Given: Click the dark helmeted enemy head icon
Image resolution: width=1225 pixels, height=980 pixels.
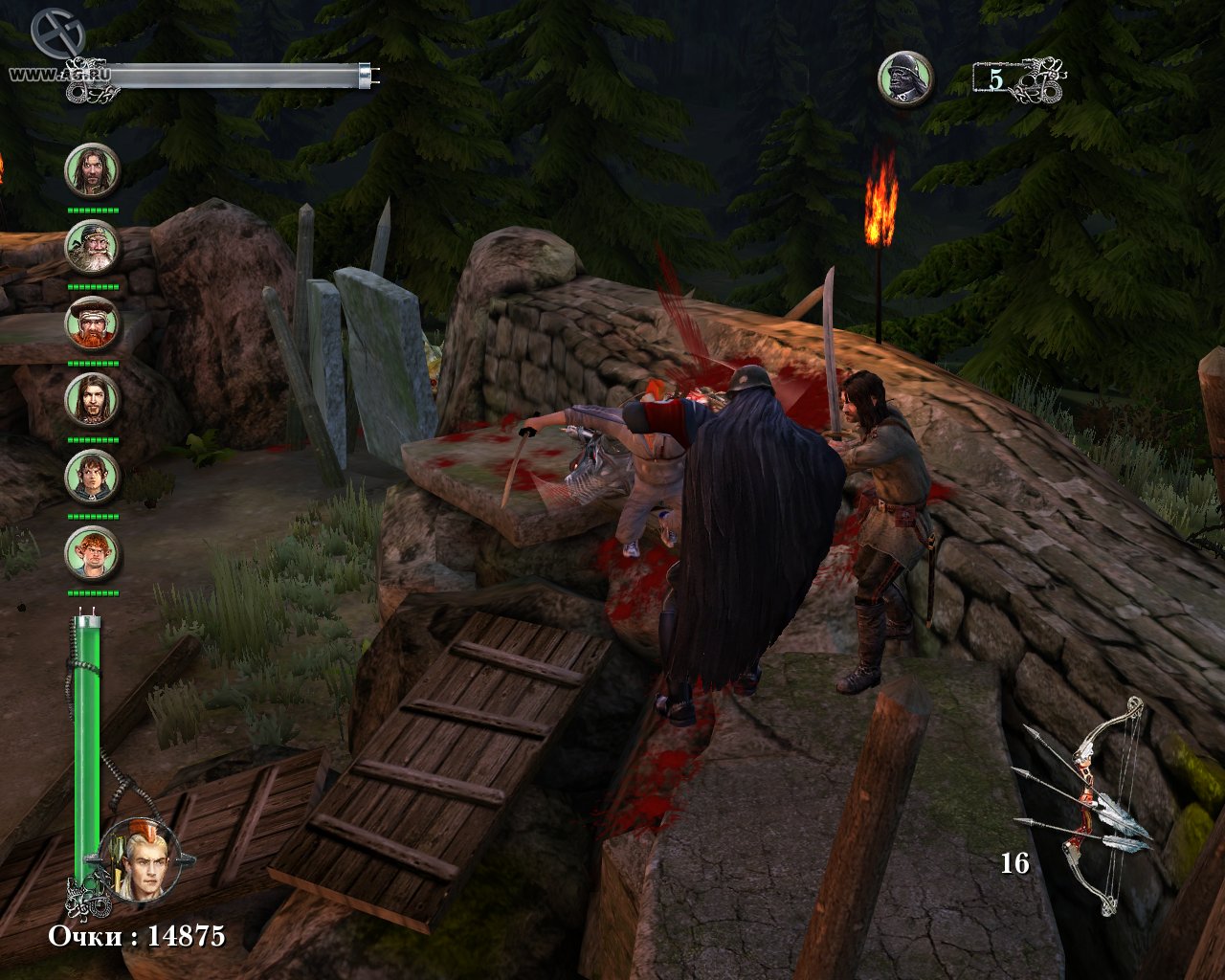Looking at the screenshot, I should (x=905, y=78).
